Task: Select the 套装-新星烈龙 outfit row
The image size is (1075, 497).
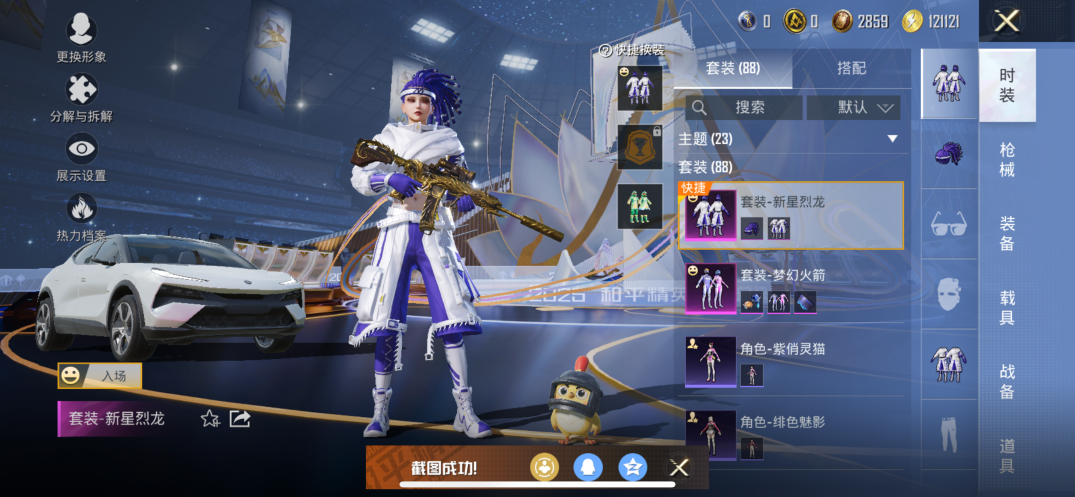Action: (x=791, y=215)
